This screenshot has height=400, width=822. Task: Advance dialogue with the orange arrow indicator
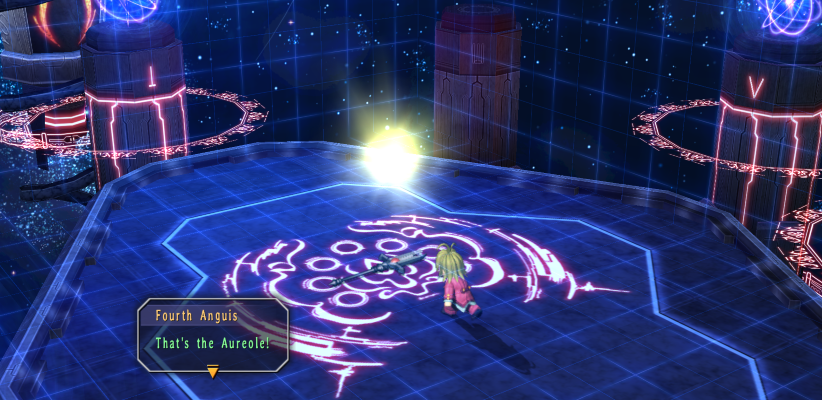212,372
